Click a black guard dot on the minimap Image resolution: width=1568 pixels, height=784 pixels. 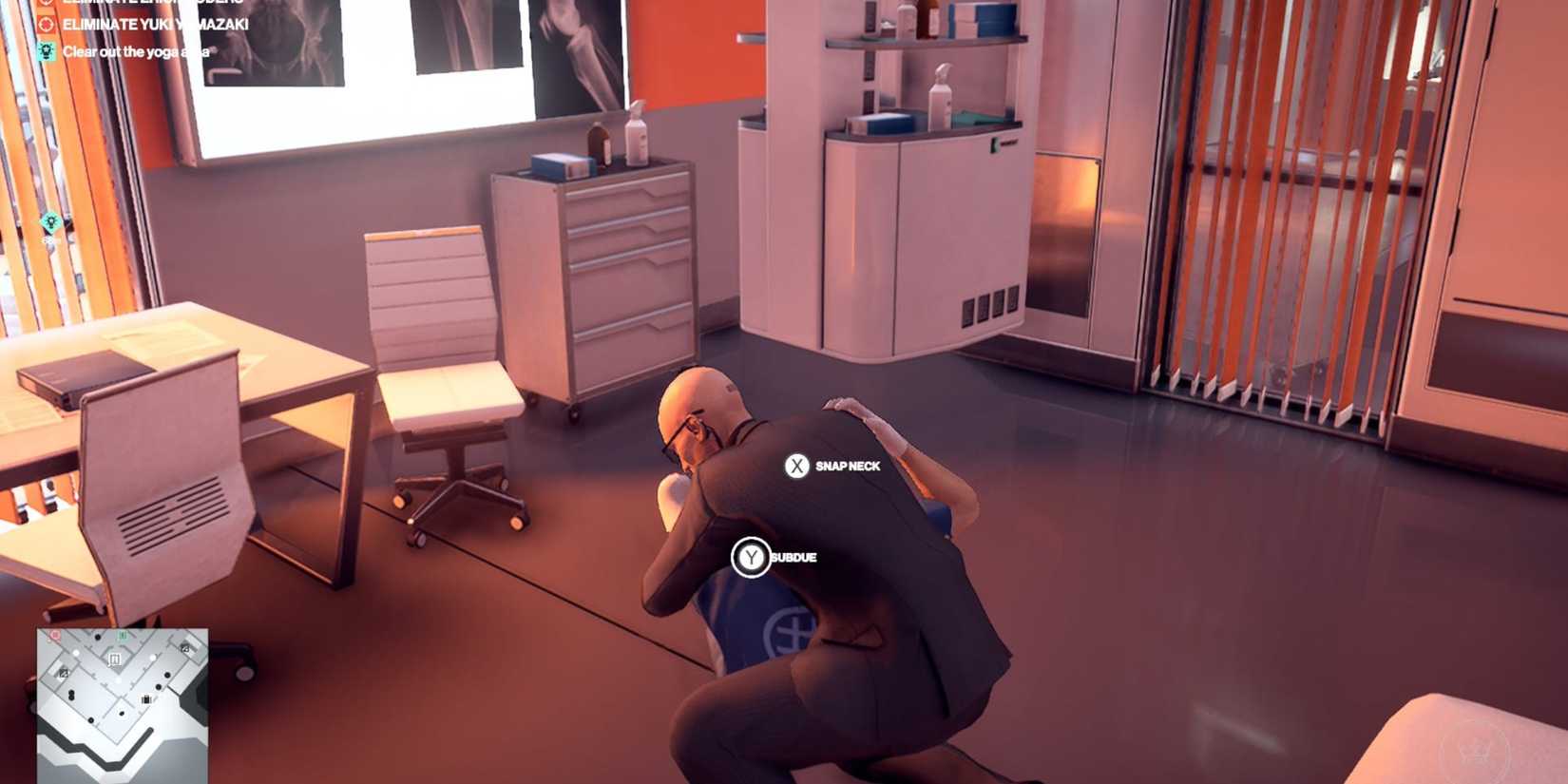(x=167, y=676)
